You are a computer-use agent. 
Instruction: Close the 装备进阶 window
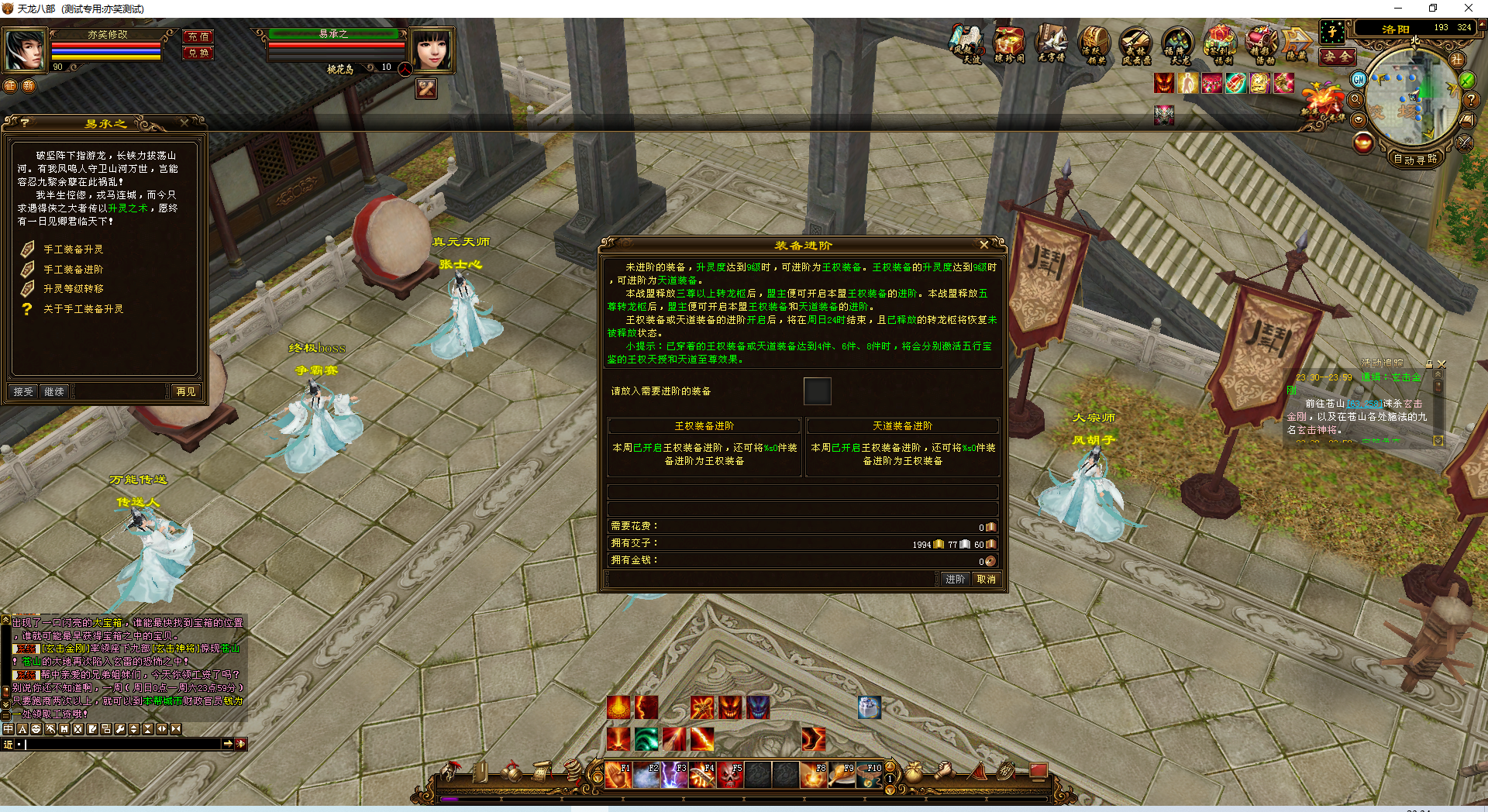984,245
